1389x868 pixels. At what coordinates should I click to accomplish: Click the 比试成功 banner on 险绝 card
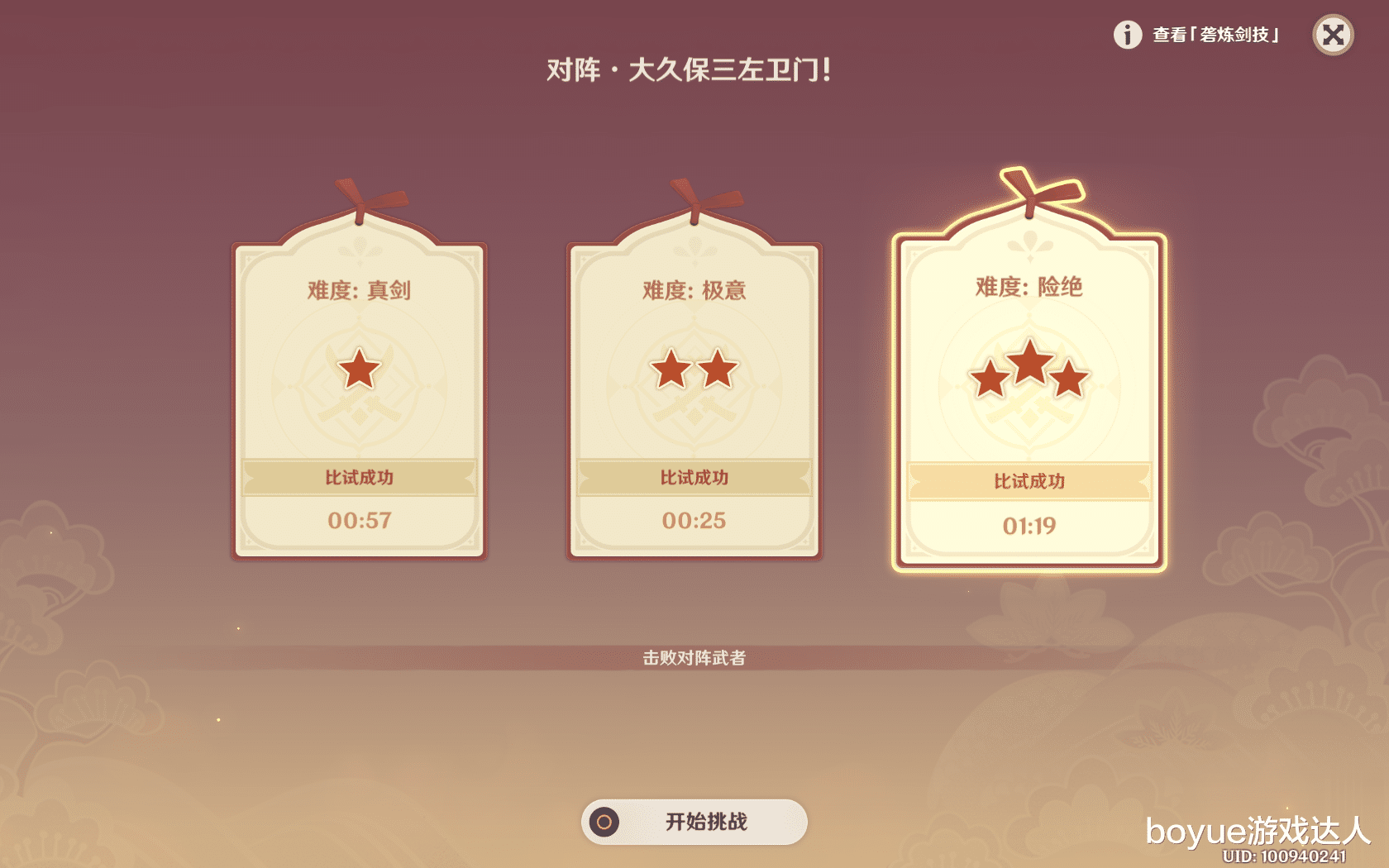pos(1028,482)
